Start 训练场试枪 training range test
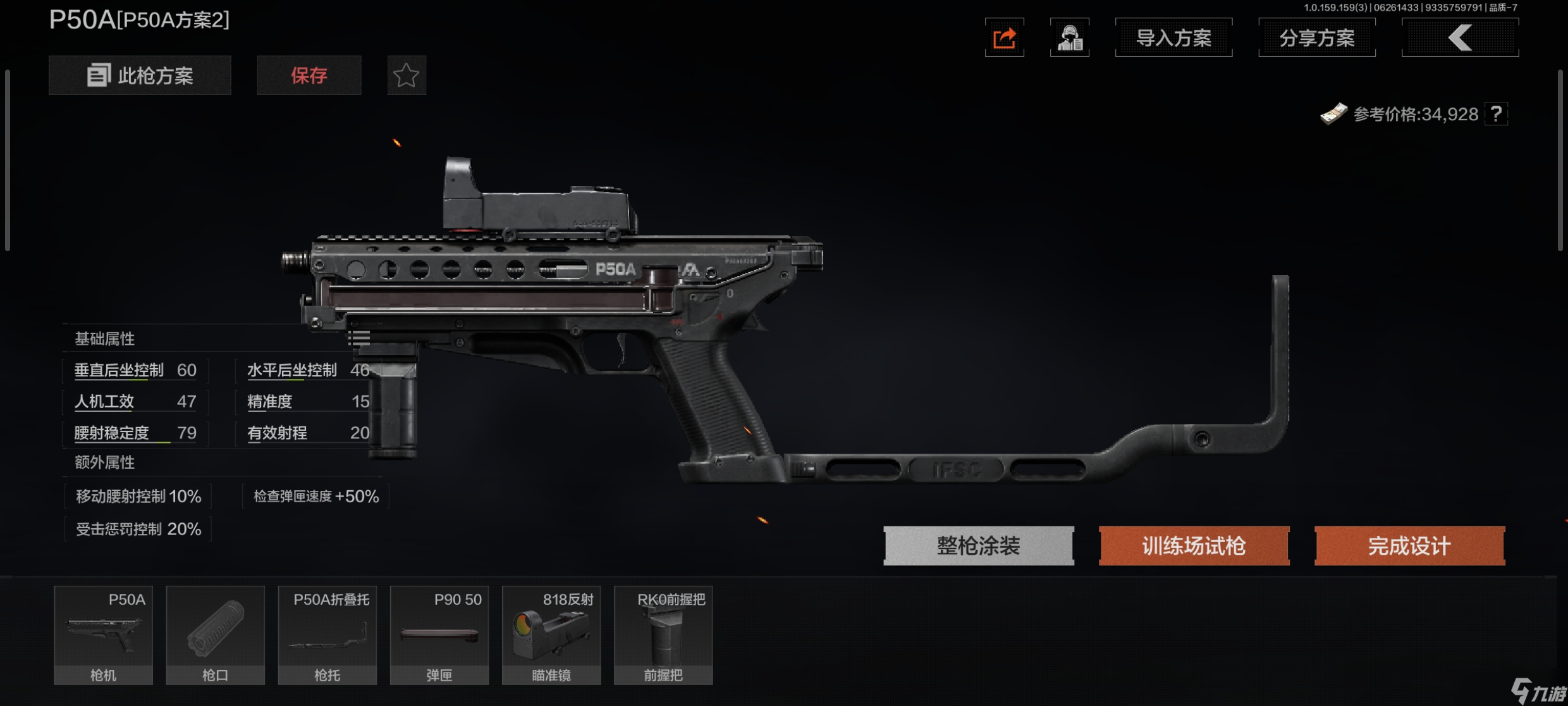 tap(1194, 545)
